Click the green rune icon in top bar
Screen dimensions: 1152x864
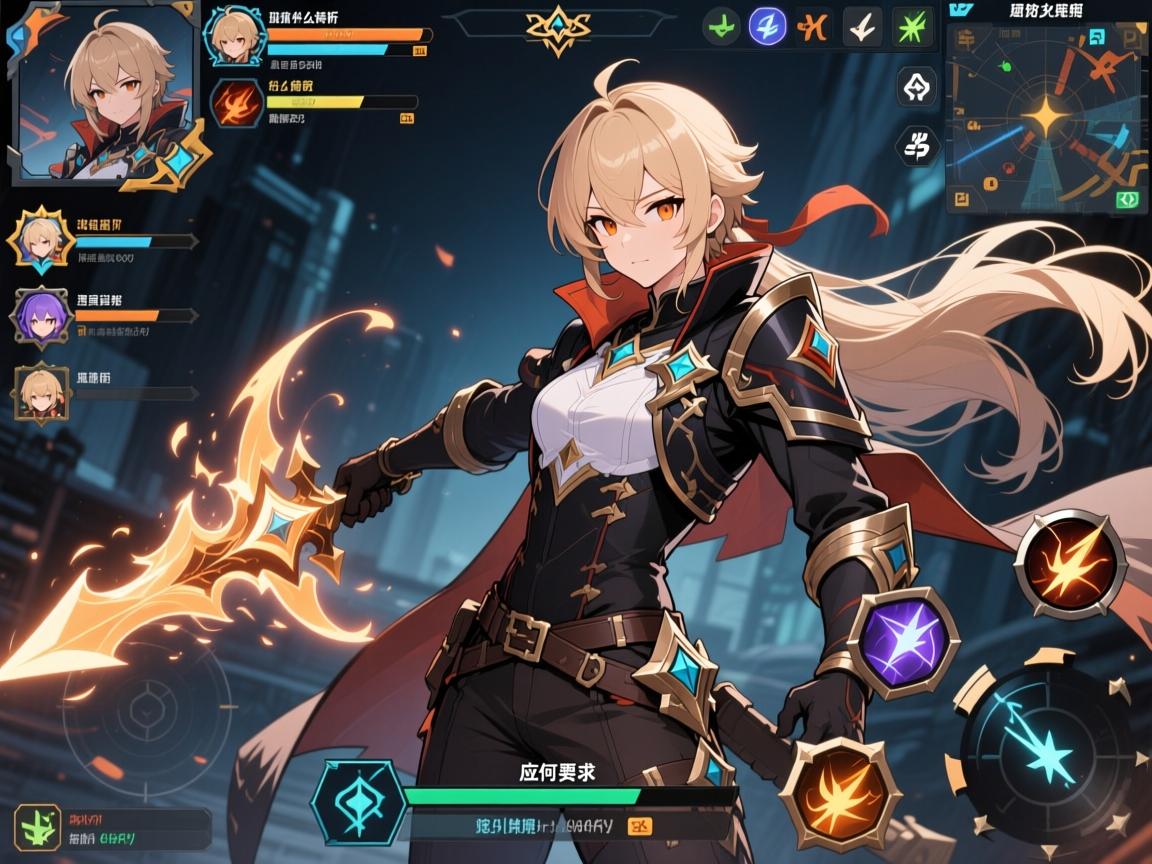coord(722,25)
